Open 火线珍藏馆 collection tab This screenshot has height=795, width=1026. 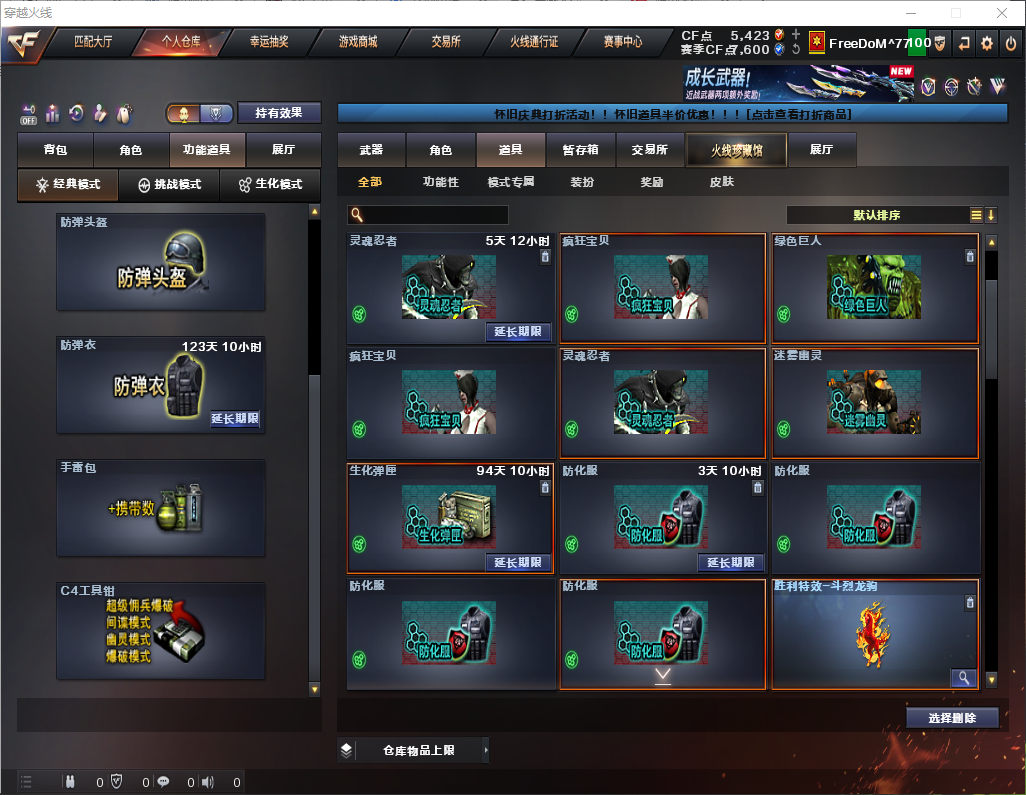735,150
